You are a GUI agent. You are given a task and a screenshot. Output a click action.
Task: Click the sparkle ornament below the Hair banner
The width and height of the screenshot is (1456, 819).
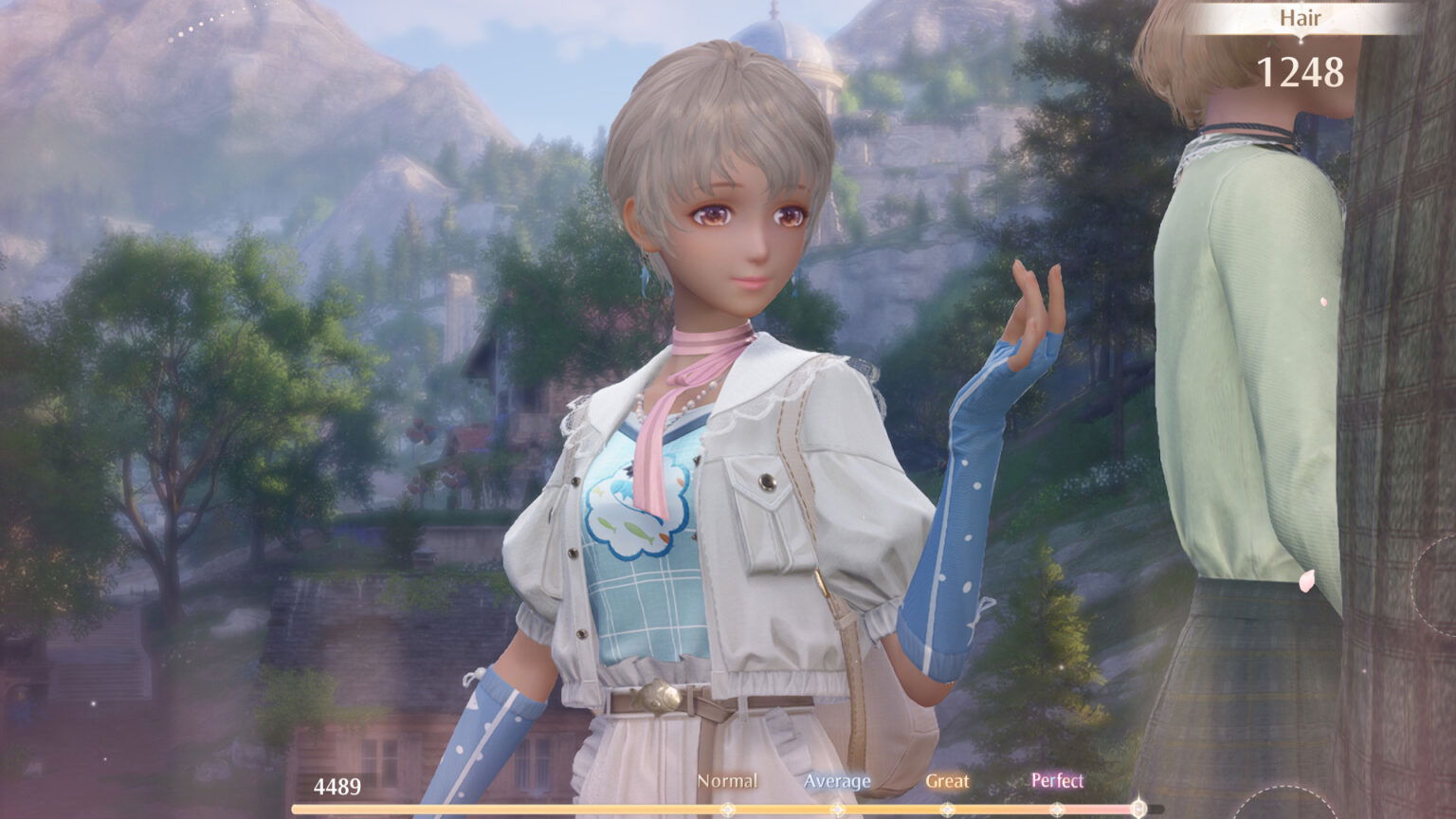click(x=1300, y=43)
